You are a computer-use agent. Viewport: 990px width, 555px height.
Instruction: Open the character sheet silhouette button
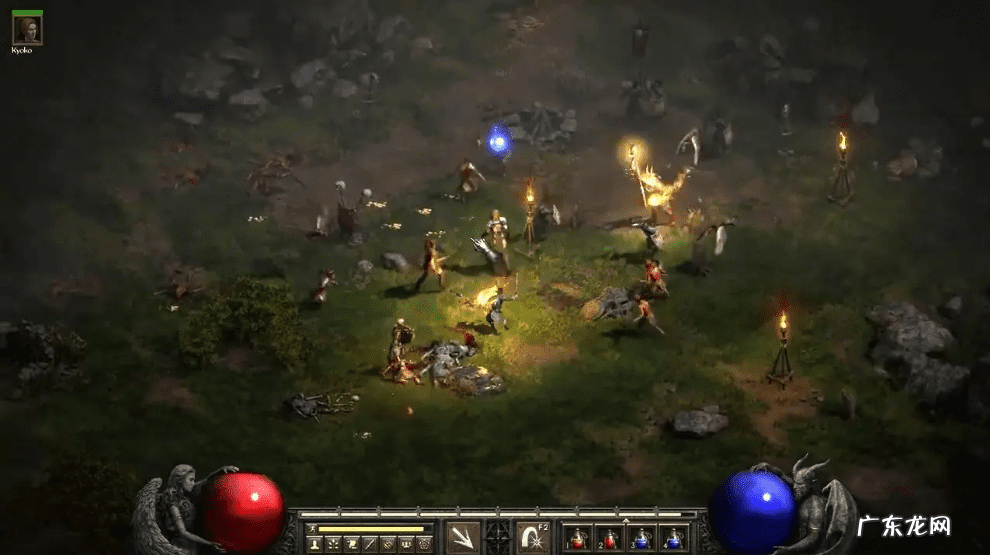(x=314, y=543)
